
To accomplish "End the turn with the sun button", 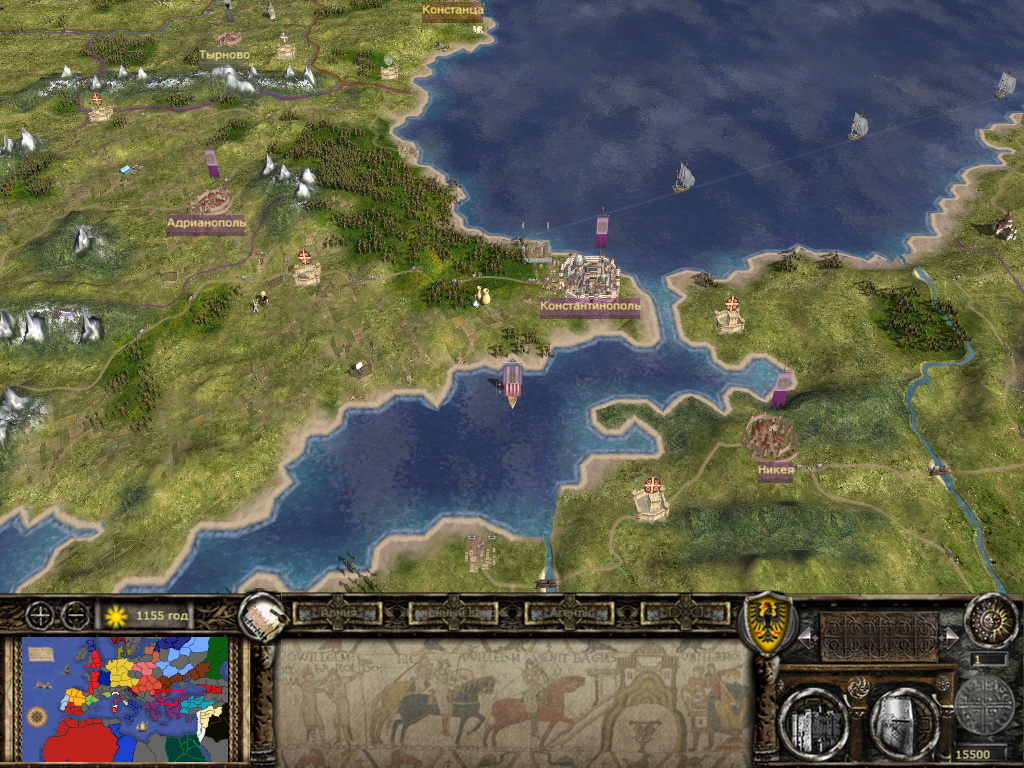I will click(989, 620).
